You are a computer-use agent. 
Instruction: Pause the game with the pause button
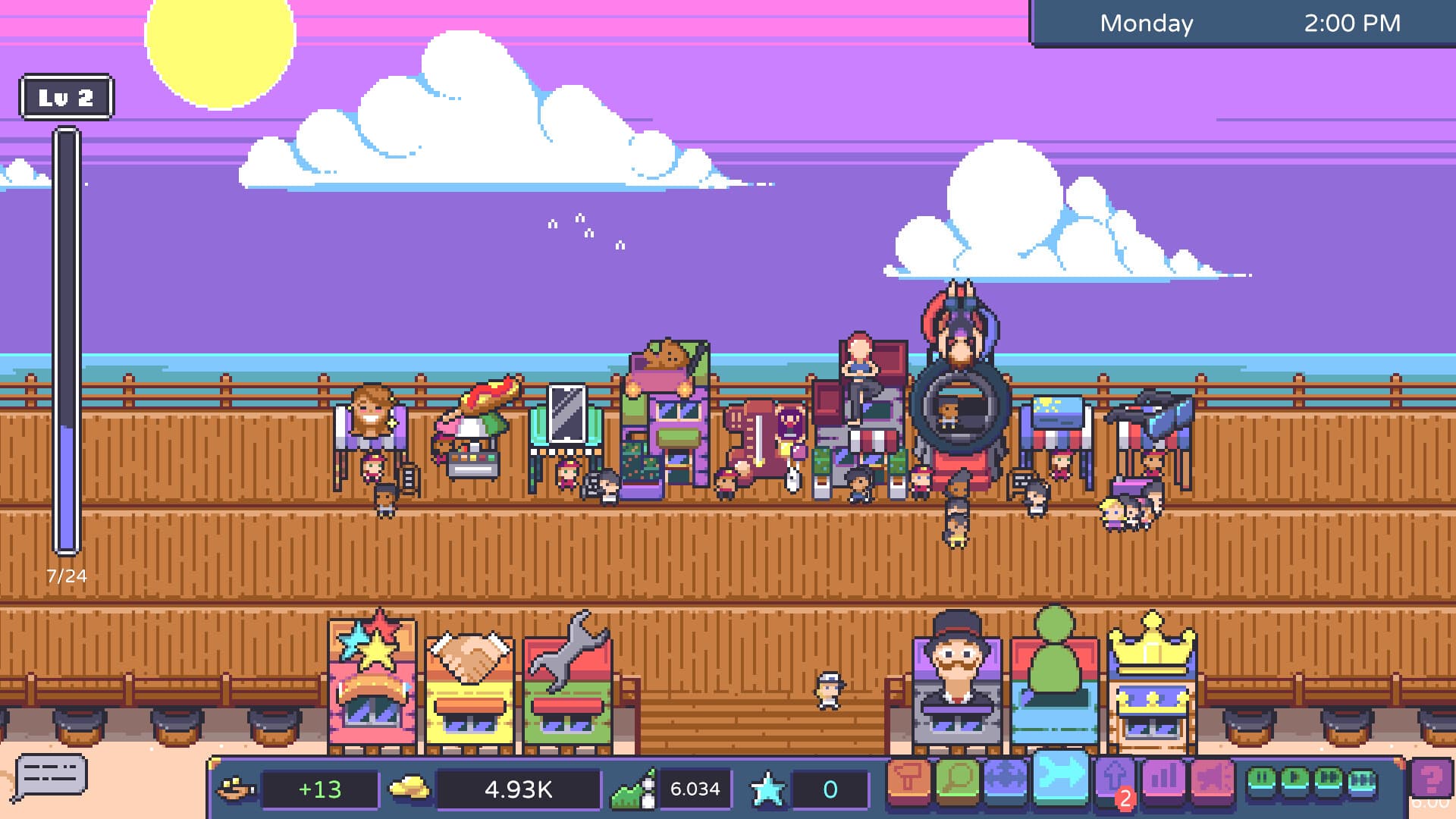click(x=1262, y=777)
